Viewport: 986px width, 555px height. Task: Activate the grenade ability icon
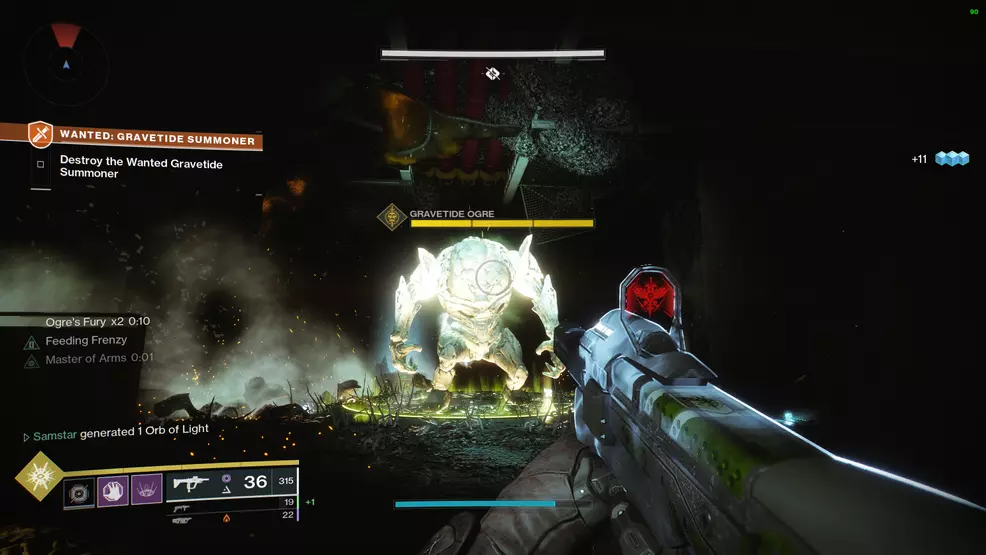coord(79,490)
